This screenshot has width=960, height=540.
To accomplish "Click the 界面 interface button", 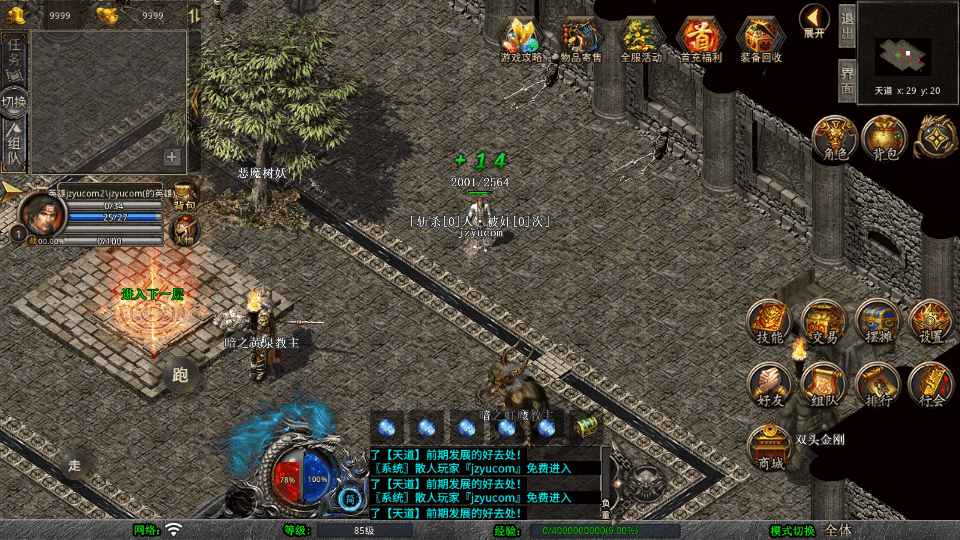I will click(x=847, y=81).
